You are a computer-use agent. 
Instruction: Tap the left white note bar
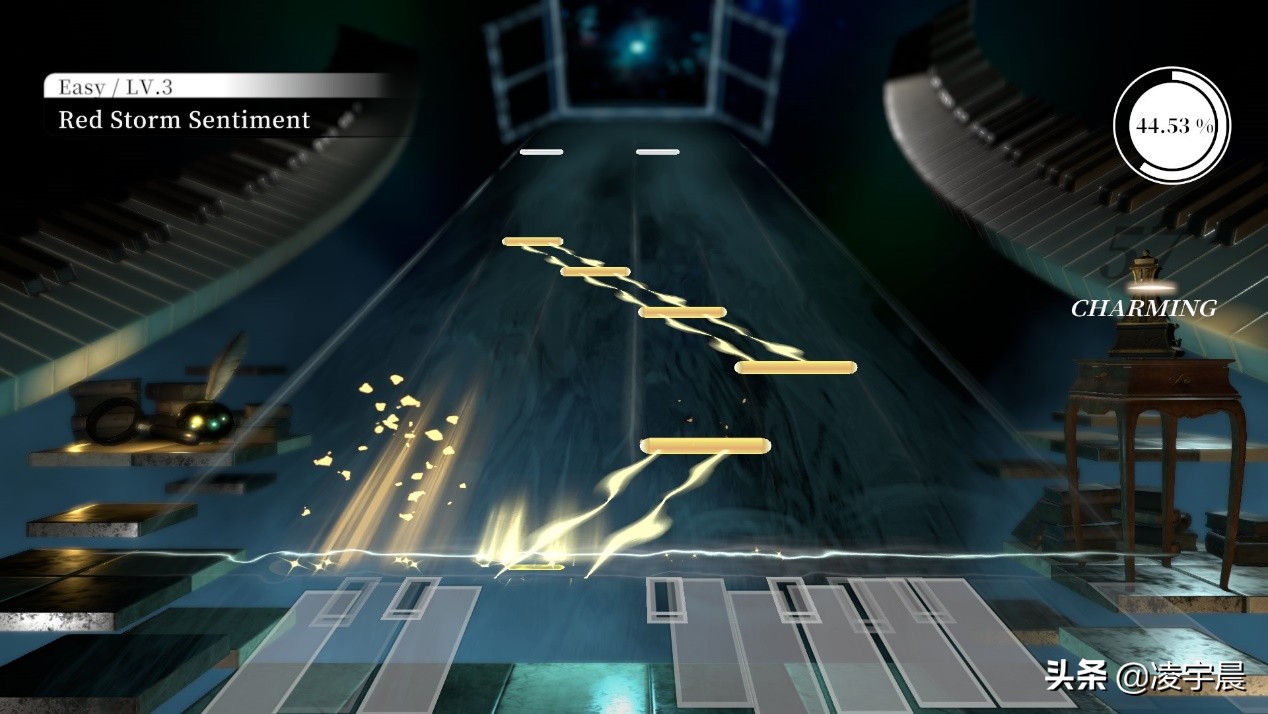[x=541, y=152]
